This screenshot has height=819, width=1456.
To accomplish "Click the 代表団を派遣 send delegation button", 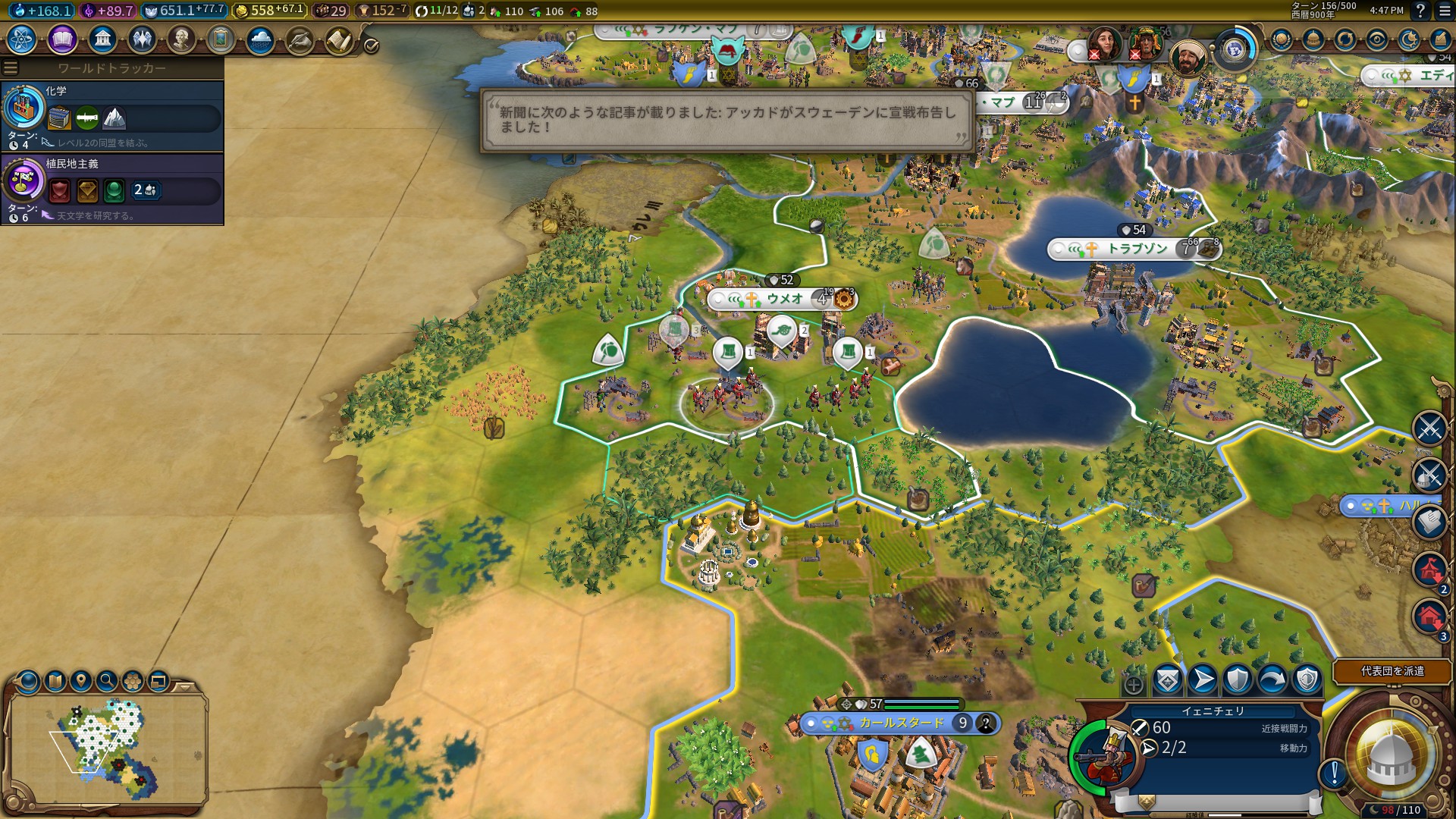I will coord(1392,671).
